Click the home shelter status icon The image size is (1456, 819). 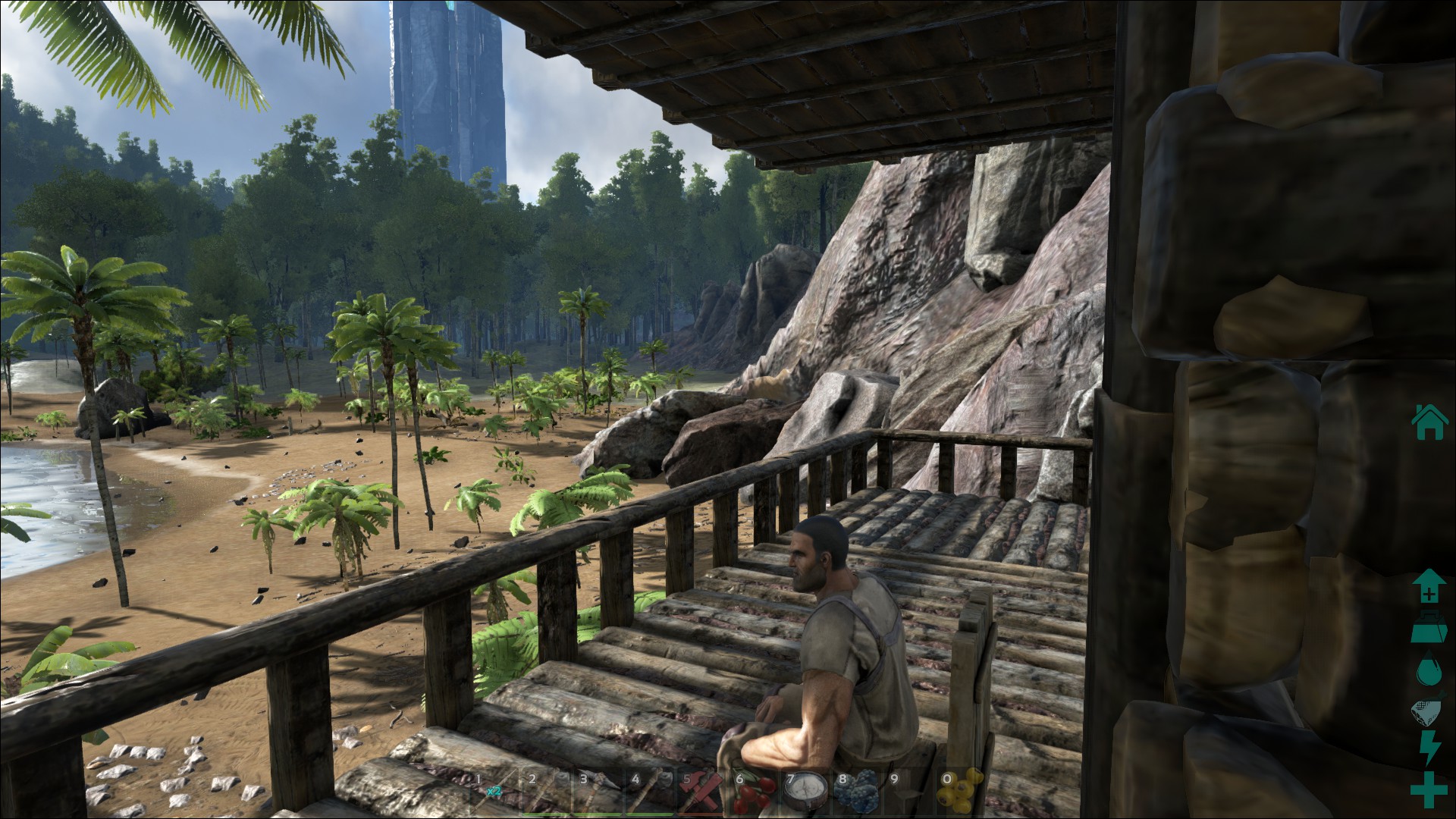pyautogui.click(x=1429, y=422)
